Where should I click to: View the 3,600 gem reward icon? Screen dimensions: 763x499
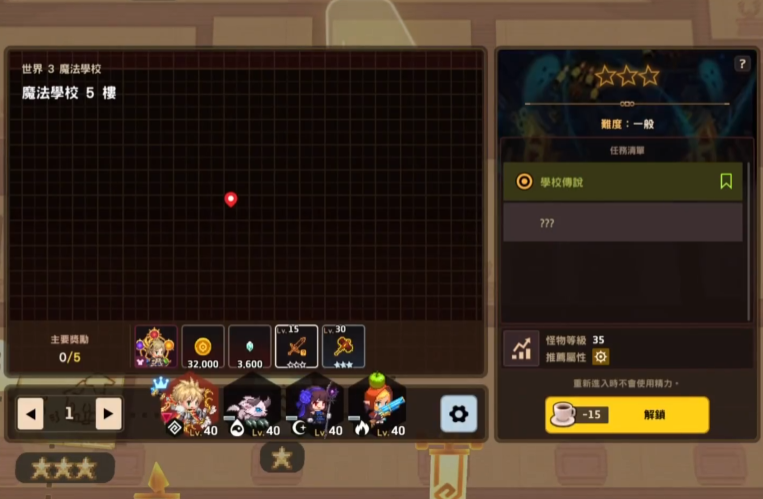[x=250, y=347]
